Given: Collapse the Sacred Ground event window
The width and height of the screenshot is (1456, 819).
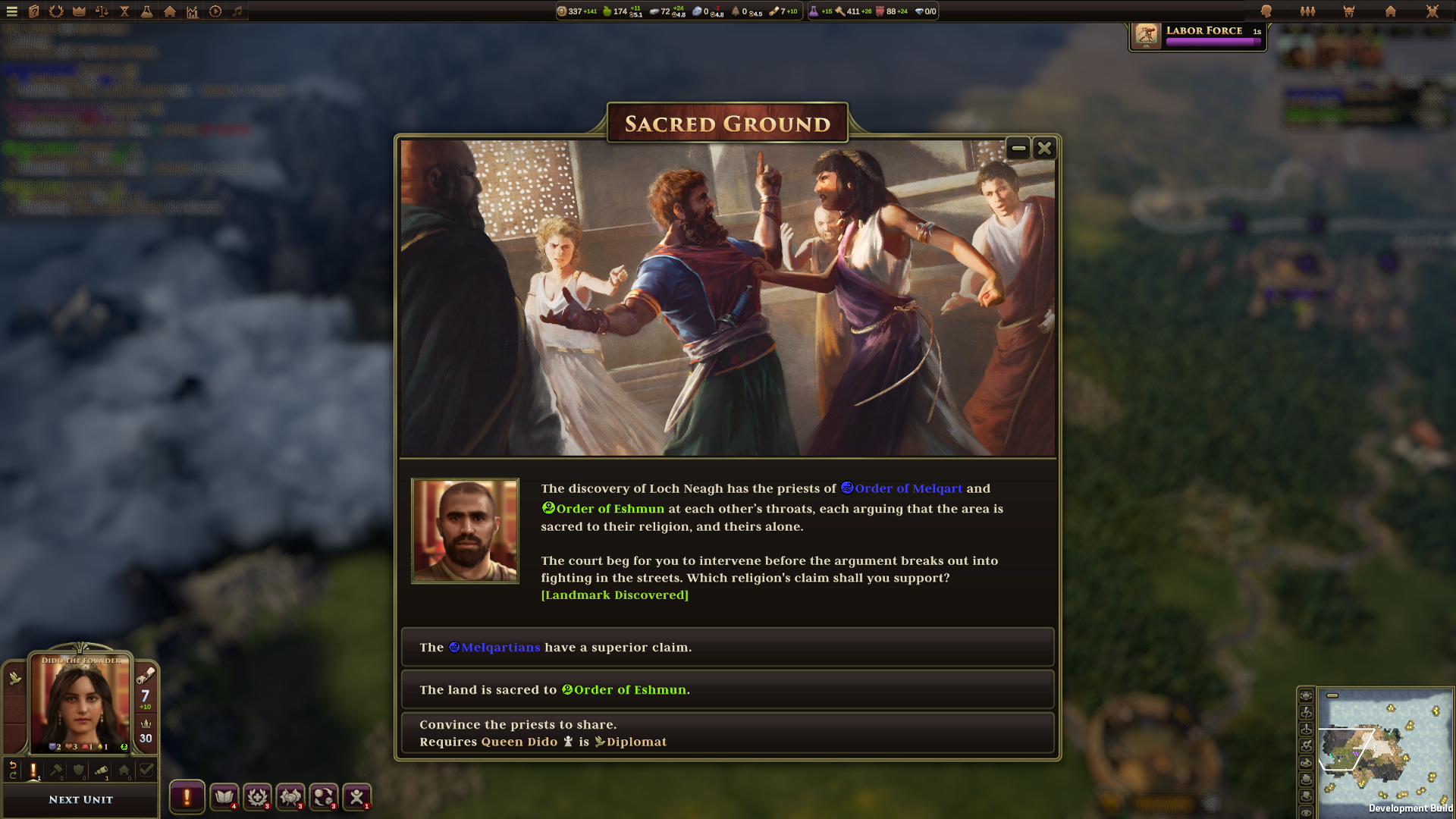Looking at the screenshot, I should (1017, 149).
